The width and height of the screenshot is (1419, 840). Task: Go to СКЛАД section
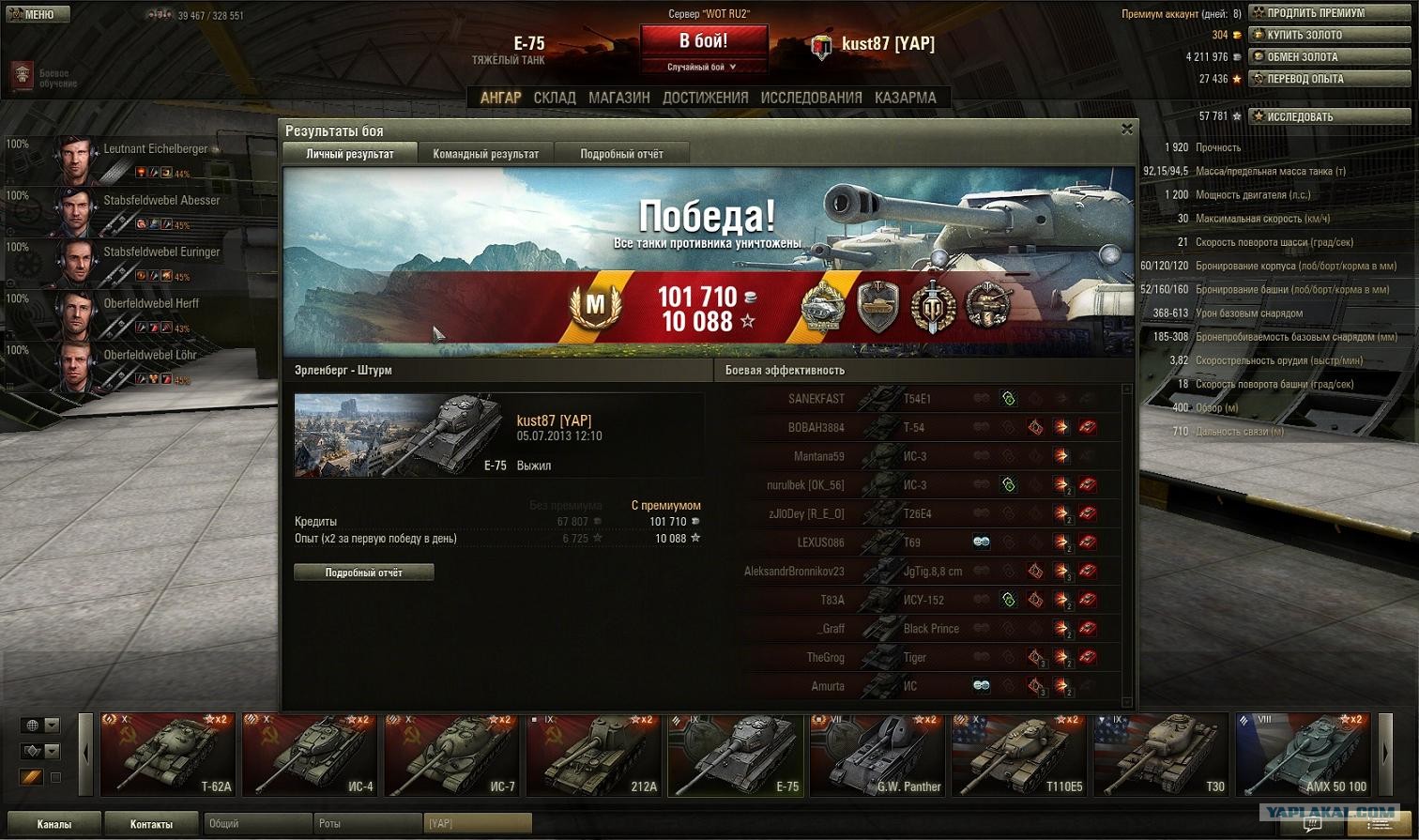[x=555, y=98]
